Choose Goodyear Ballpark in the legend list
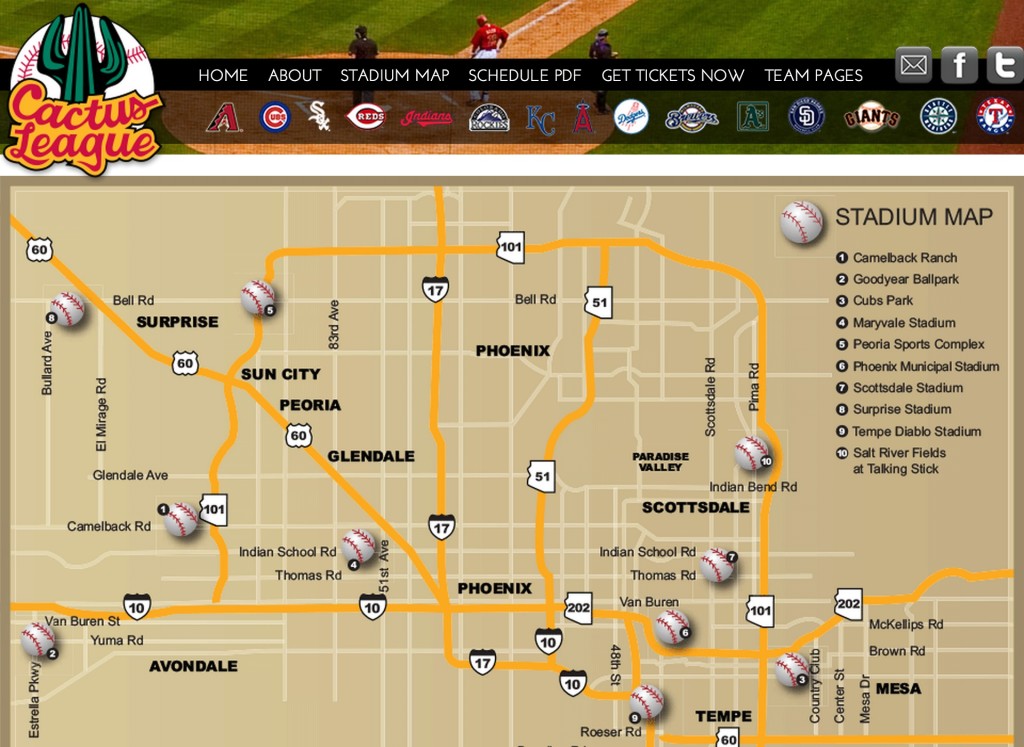Viewport: 1024px width, 747px height. (x=905, y=280)
